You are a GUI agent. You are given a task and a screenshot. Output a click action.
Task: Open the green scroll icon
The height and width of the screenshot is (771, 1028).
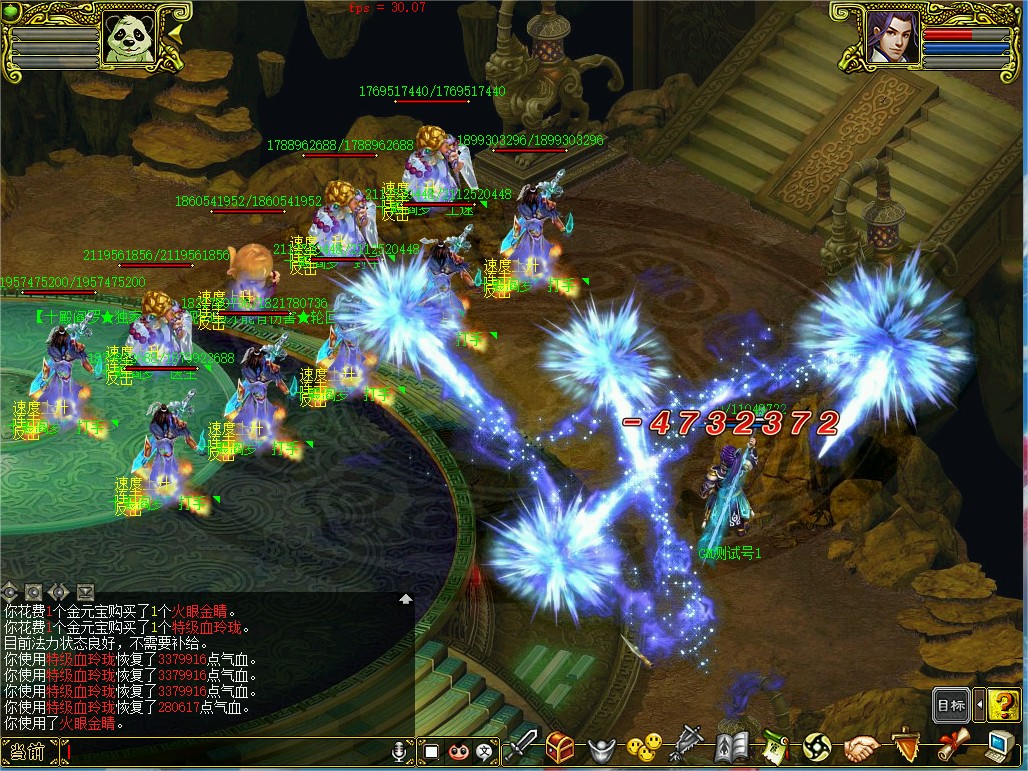(775, 746)
